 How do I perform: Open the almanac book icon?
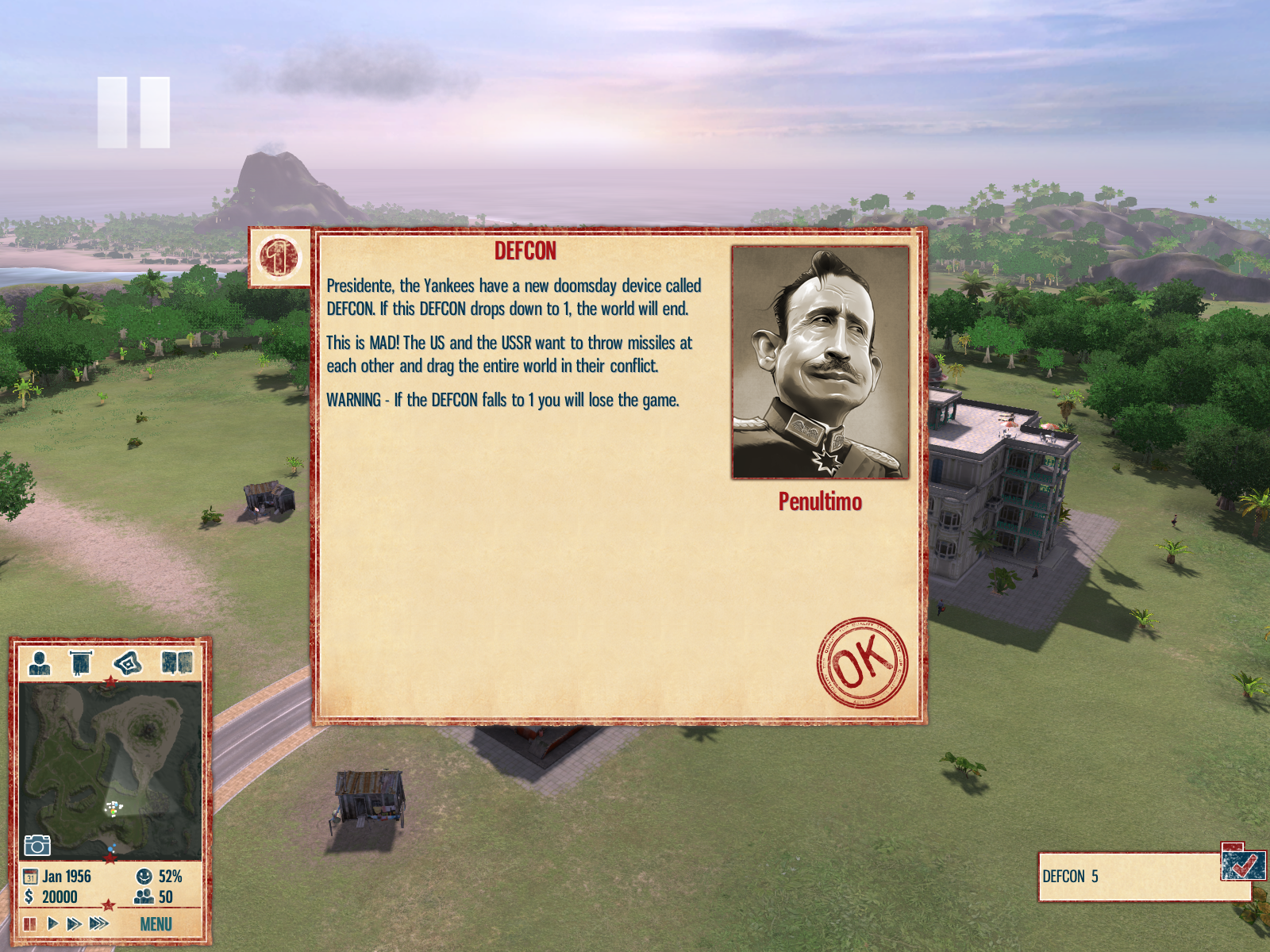pyautogui.click(x=177, y=662)
